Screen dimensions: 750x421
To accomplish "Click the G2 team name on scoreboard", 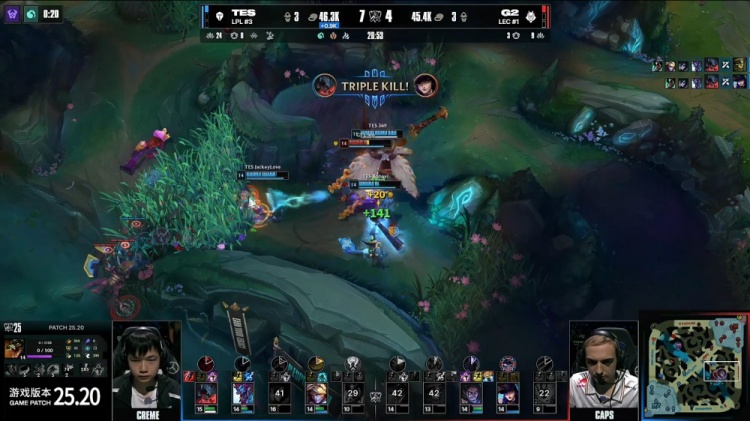I will 507,13.
